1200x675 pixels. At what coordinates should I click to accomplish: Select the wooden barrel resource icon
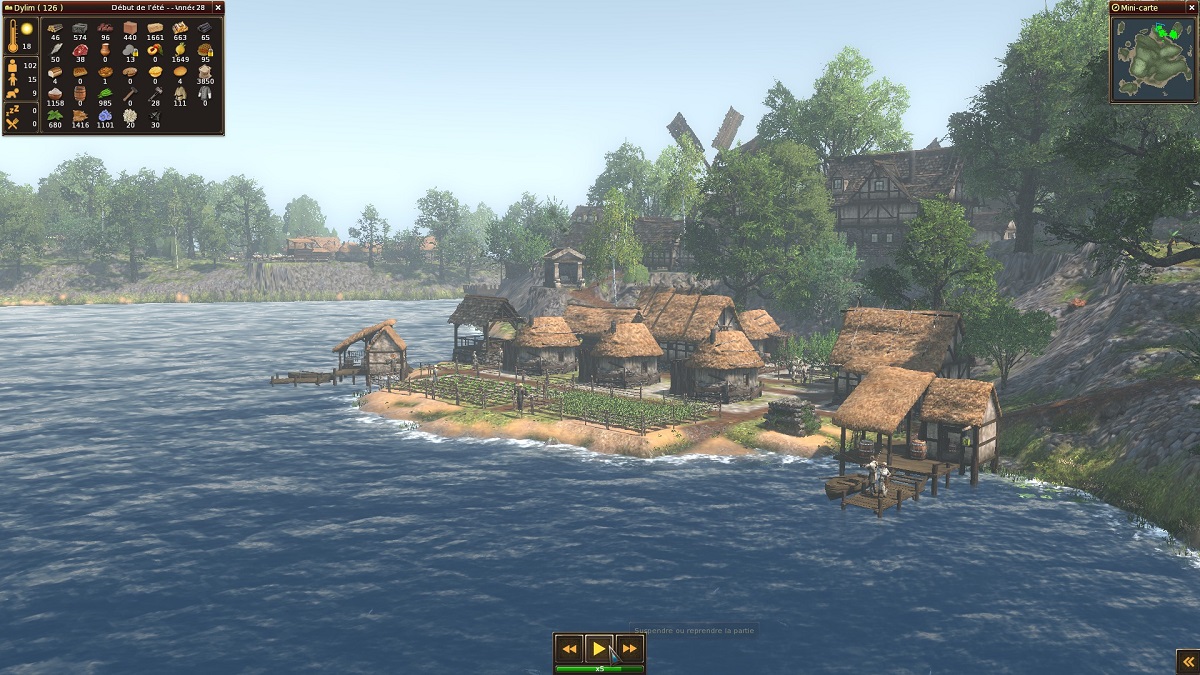click(80, 93)
